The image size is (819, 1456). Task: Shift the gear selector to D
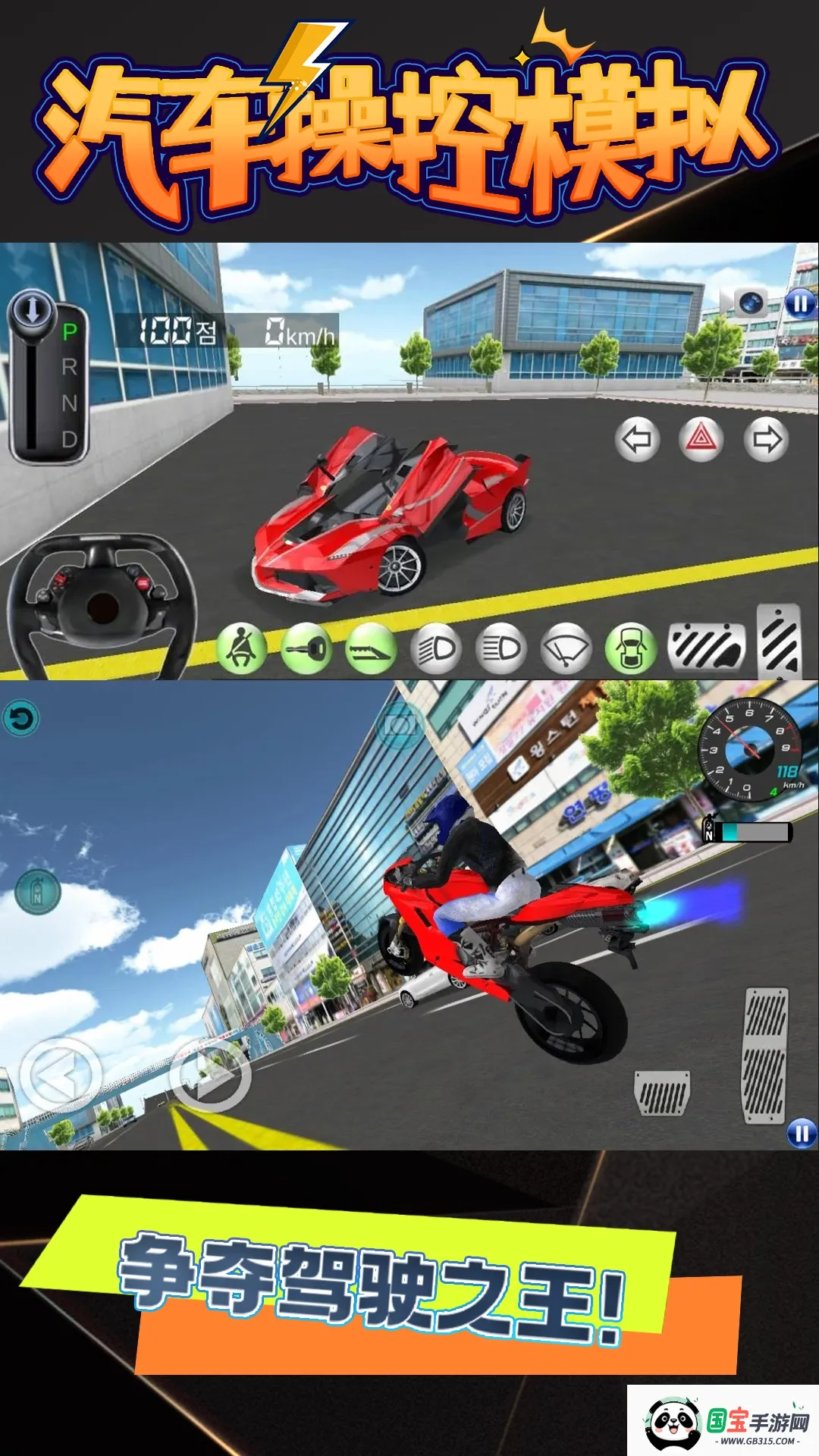[69, 439]
